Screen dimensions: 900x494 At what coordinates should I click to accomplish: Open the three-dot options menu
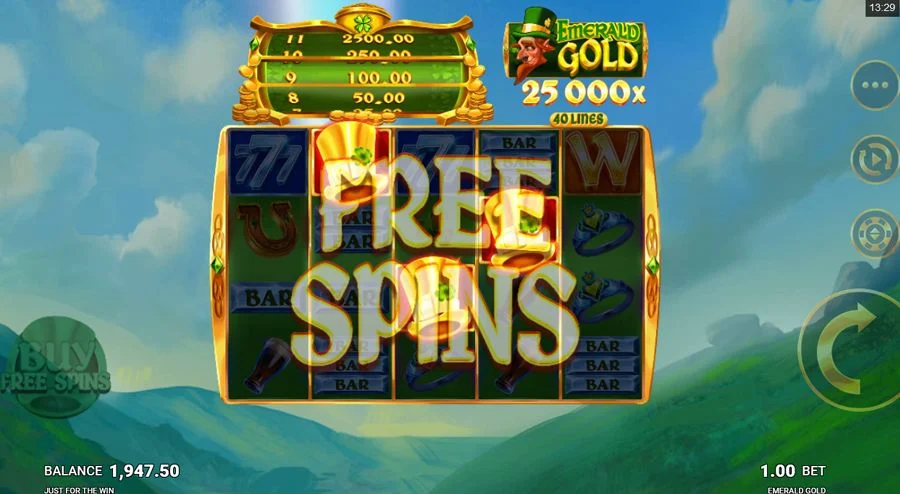tap(875, 85)
